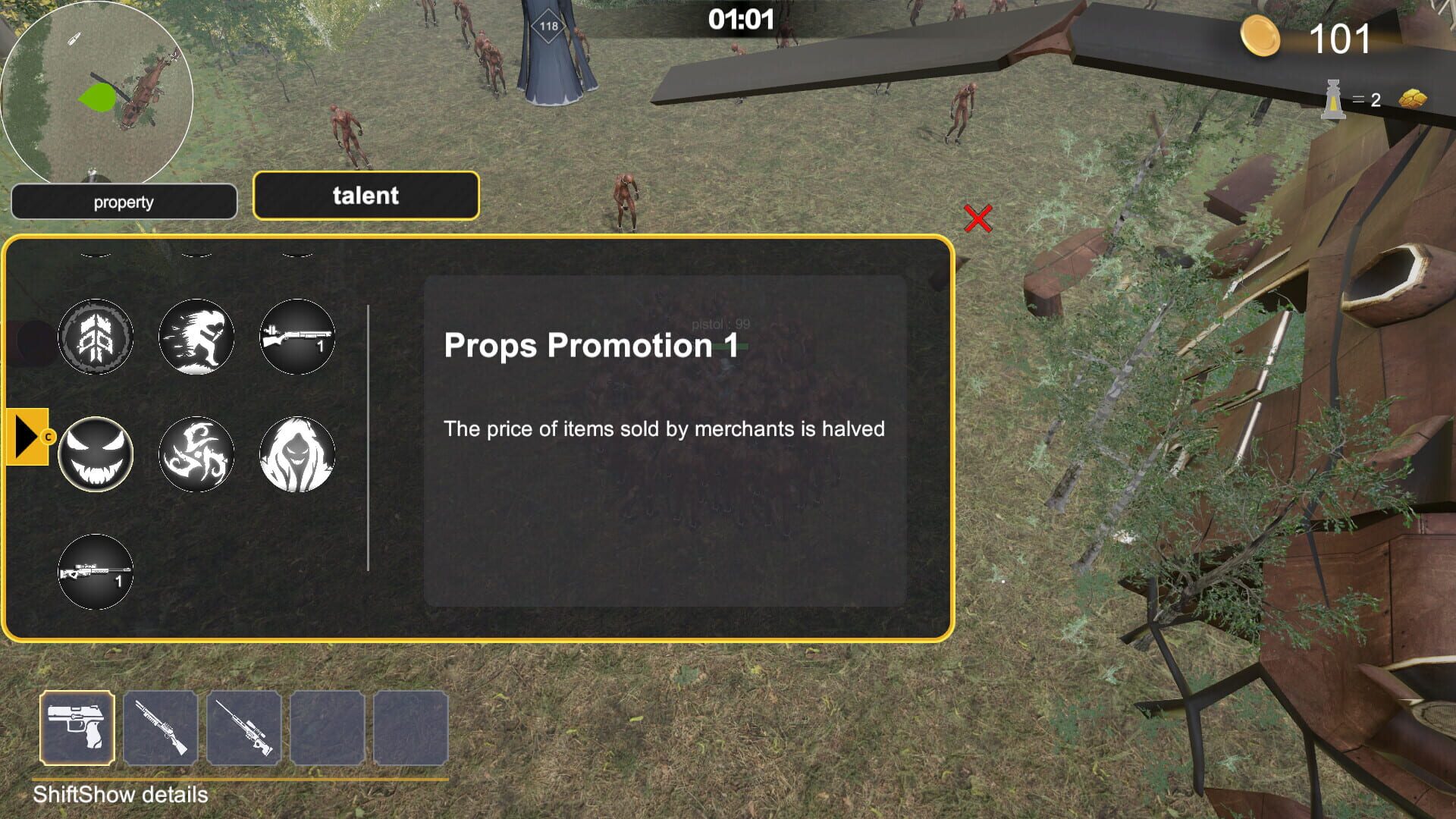
Task: Click the Props Promotion 1 heading
Action: 591,347
